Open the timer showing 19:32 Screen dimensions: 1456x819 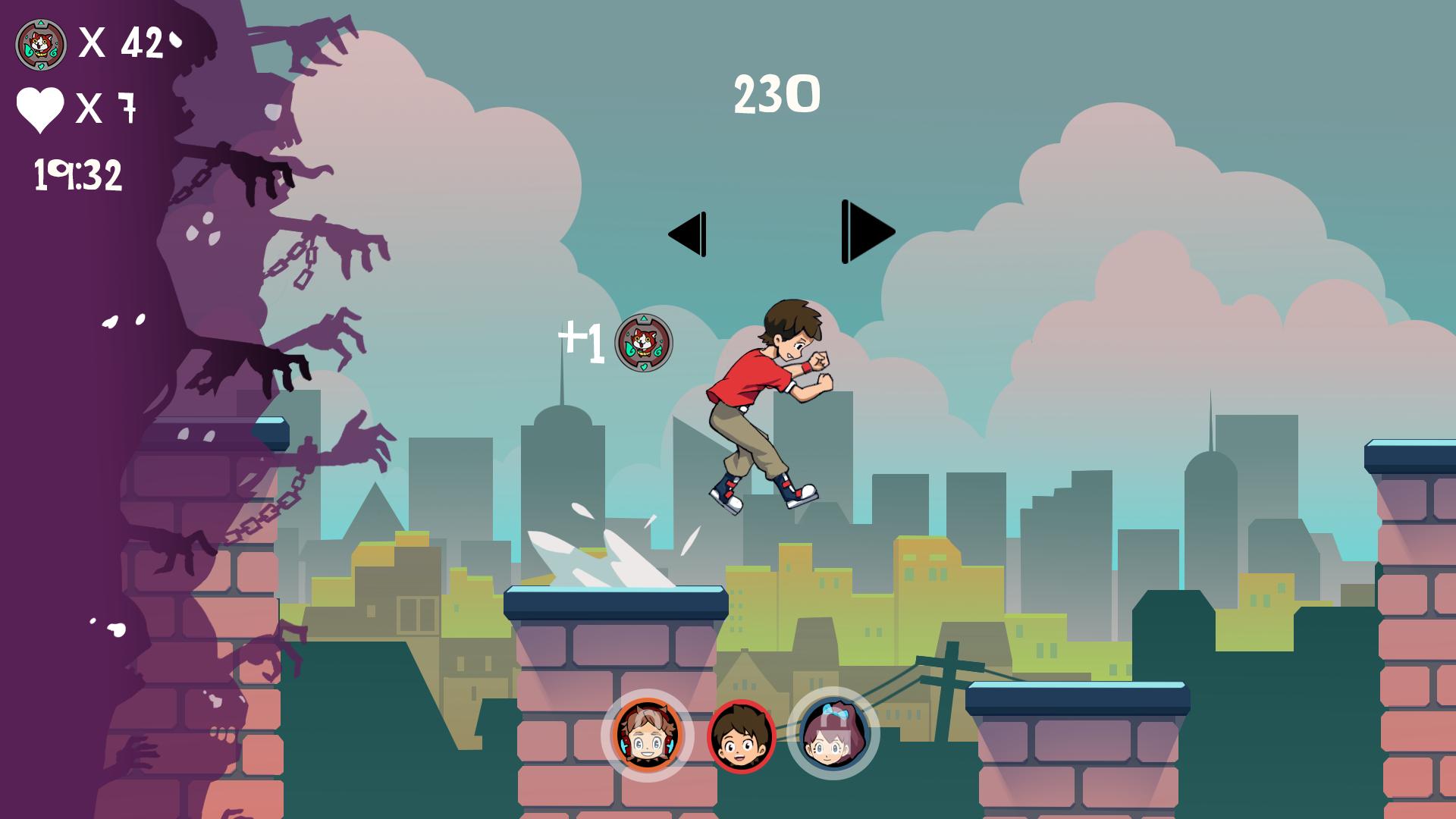78,174
